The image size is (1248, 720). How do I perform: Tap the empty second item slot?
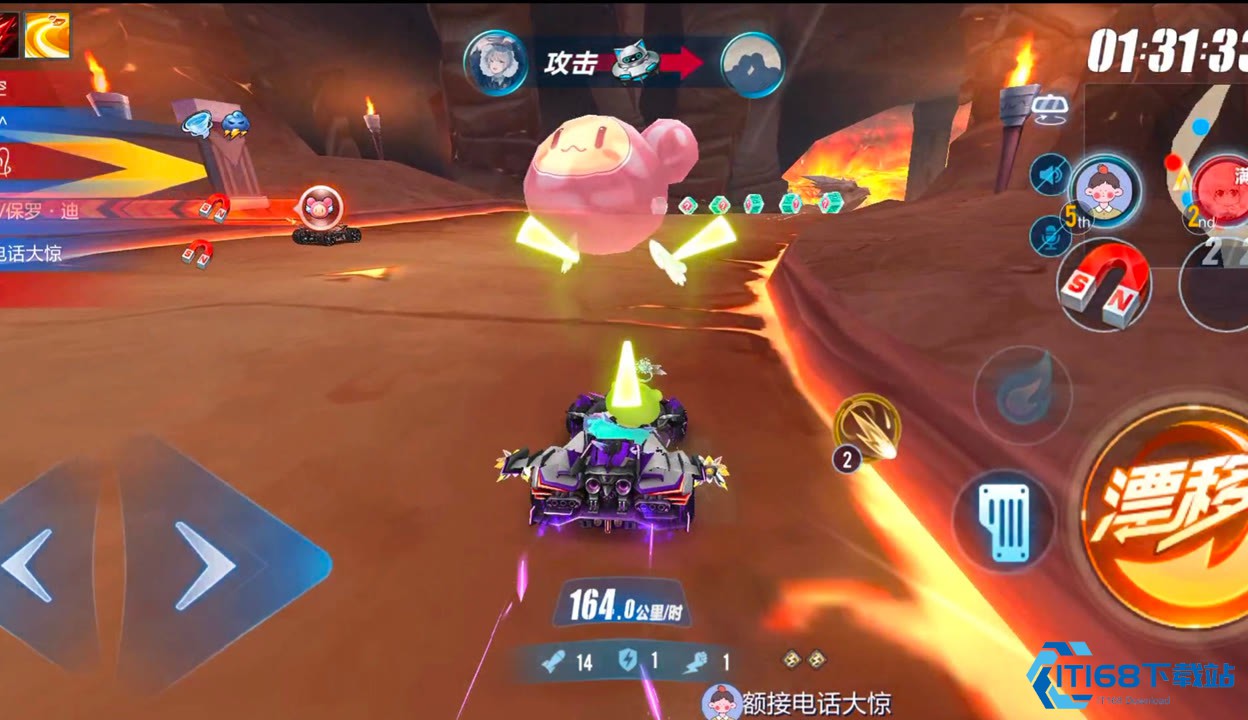point(1218,285)
